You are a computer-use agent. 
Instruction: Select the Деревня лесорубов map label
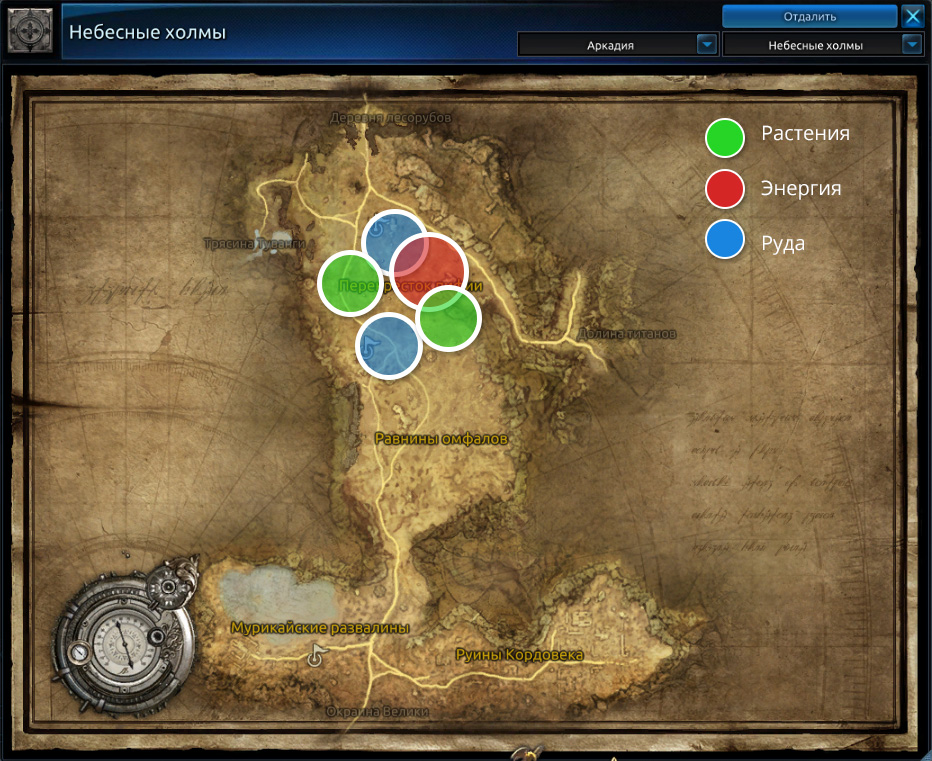[x=390, y=118]
